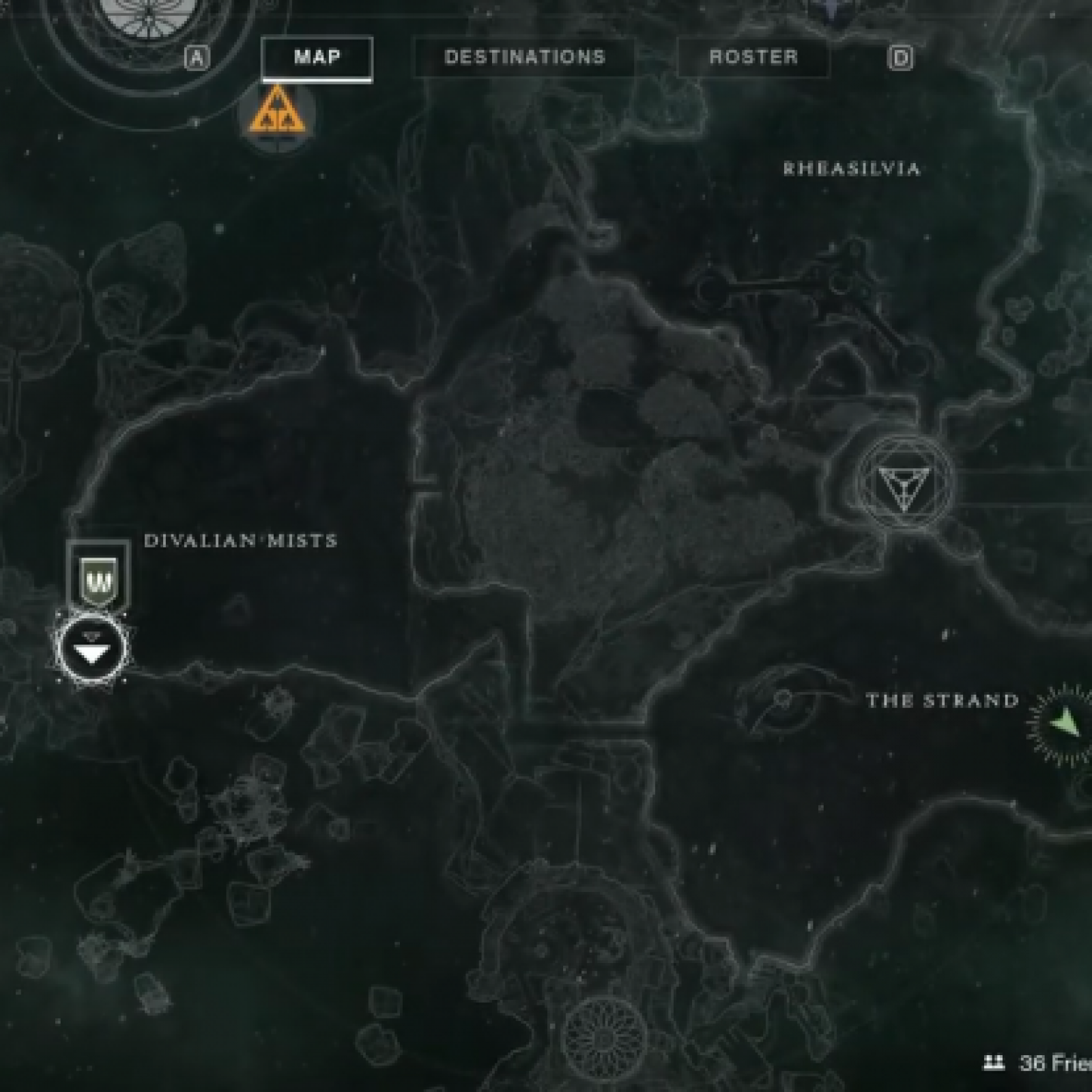Click the green player arrow marker
1092x1092 pixels.
click(1065, 722)
